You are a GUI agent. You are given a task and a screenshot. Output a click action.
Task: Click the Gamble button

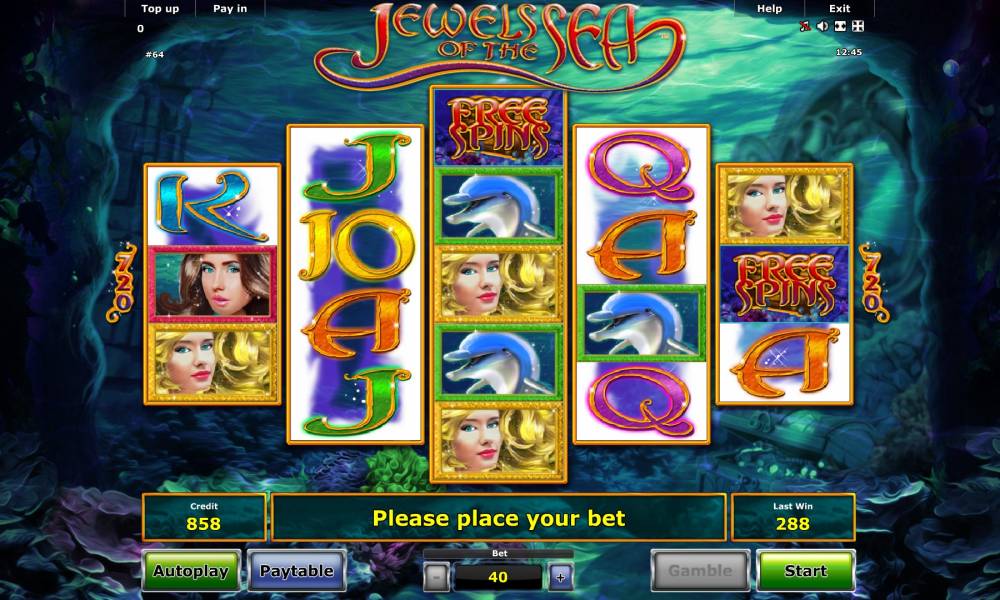[700, 571]
